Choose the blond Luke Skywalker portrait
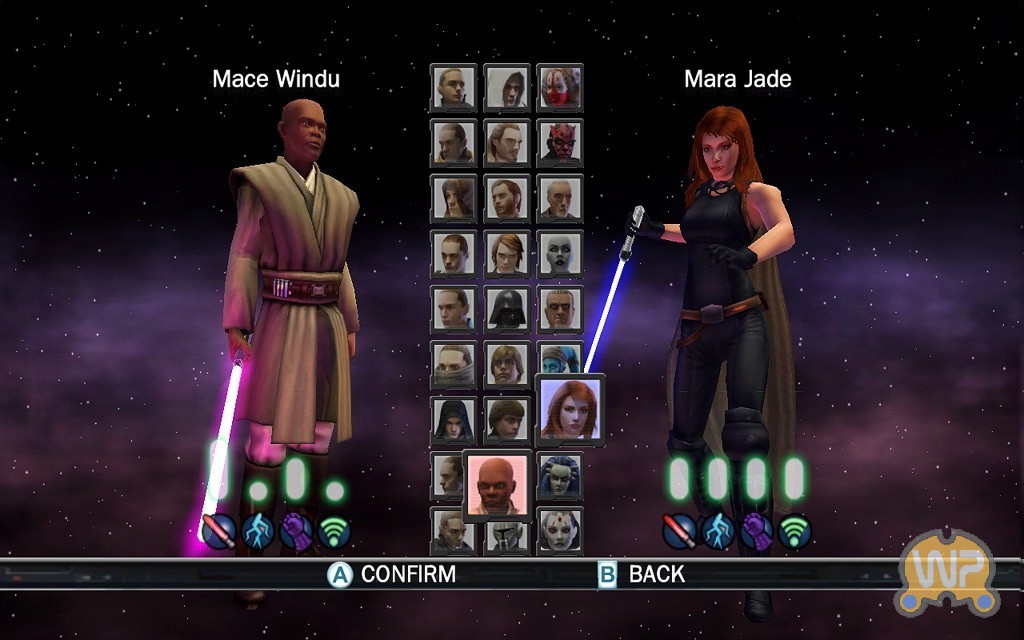 pos(507,364)
